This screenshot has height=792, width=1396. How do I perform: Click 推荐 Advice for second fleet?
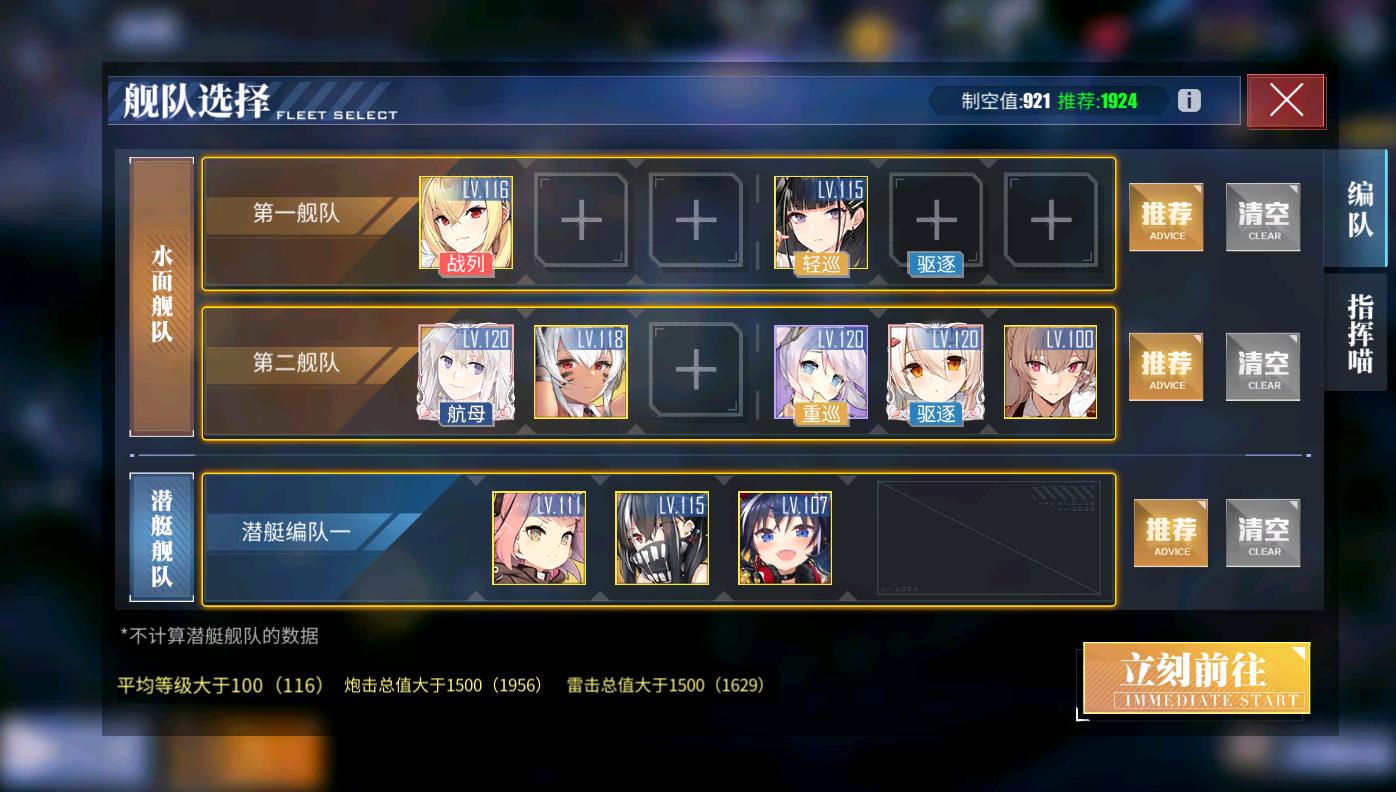(x=1166, y=367)
